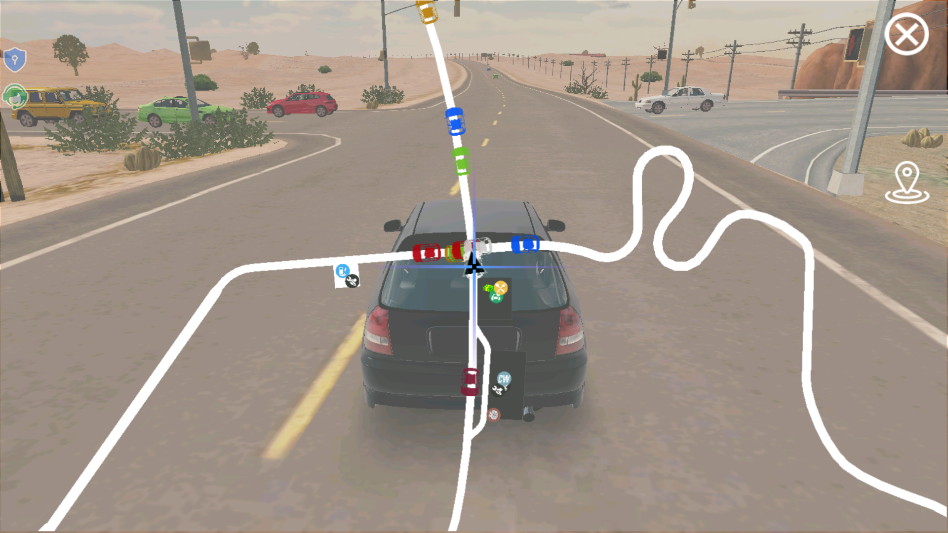Pick the blue CW car wash marker

point(504,379)
